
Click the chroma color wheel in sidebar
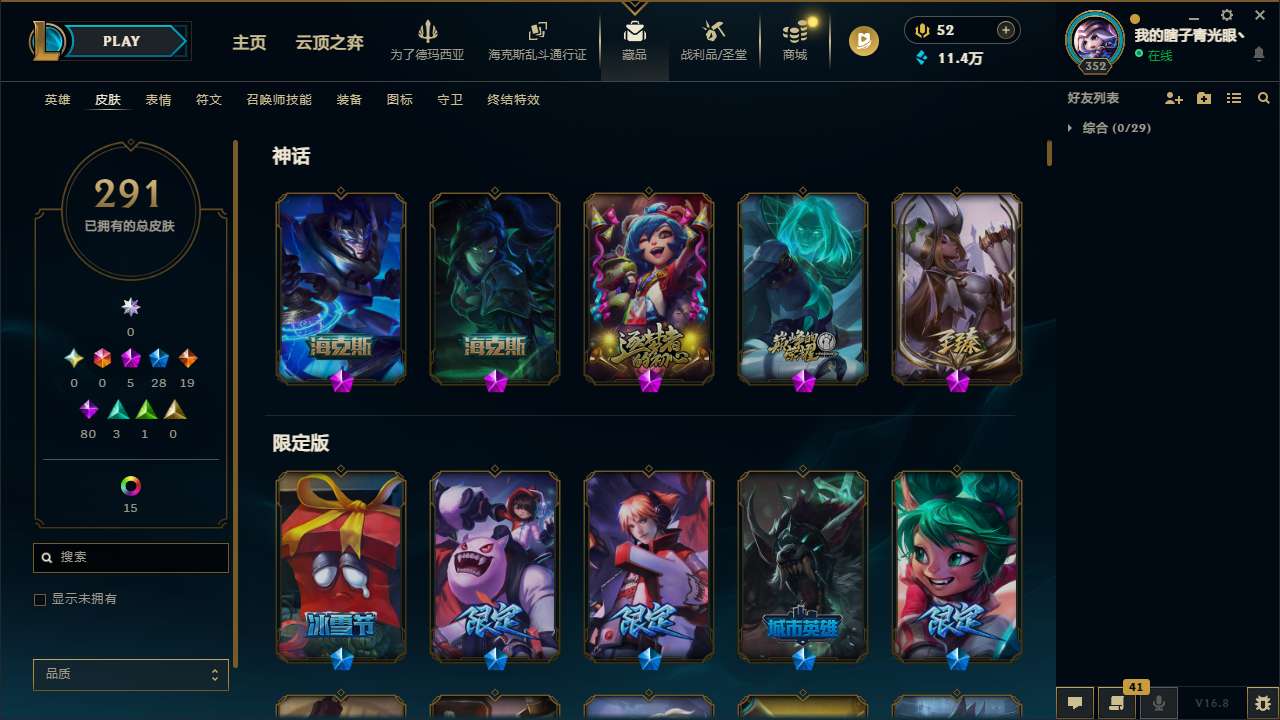(x=130, y=487)
